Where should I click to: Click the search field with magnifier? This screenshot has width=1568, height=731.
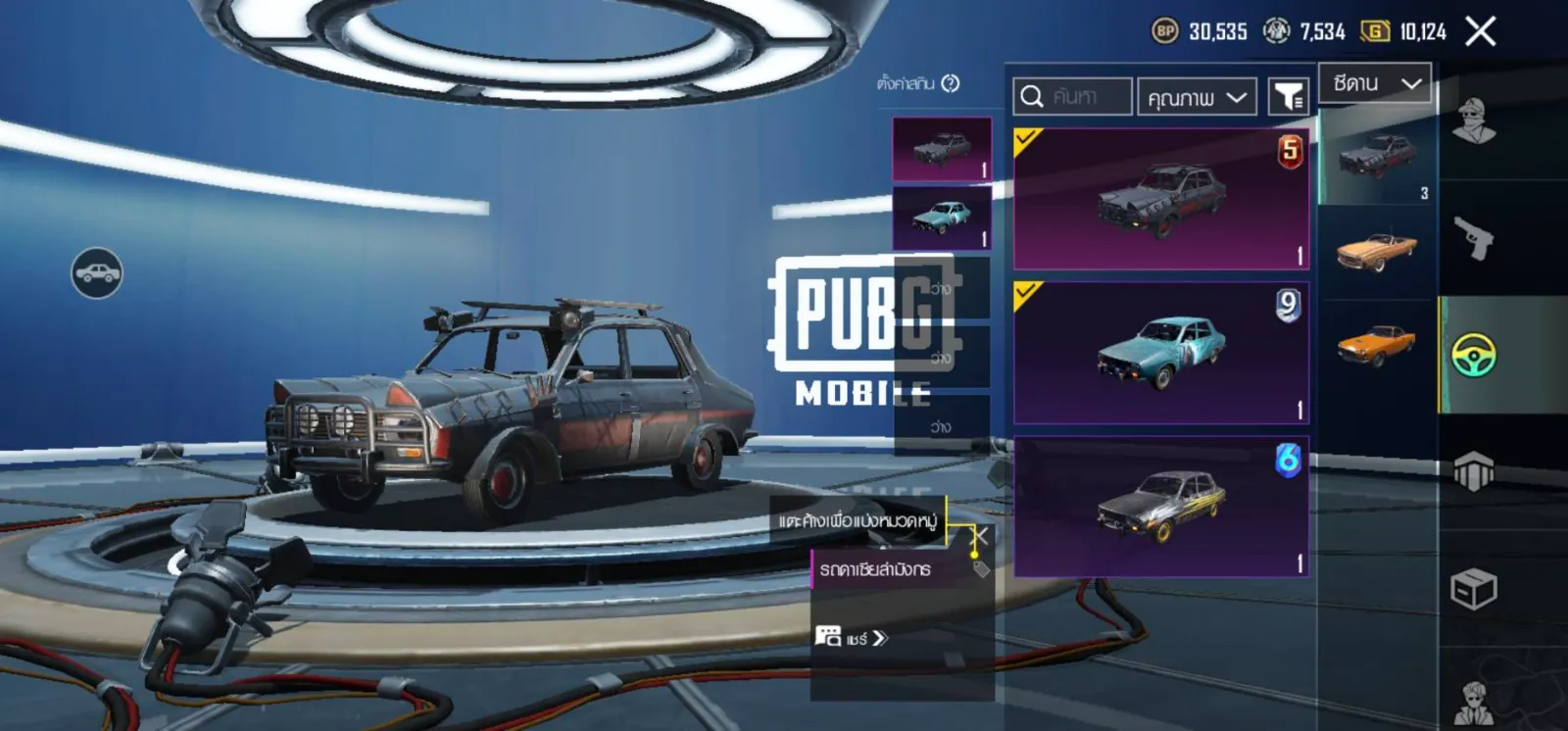click(1072, 97)
